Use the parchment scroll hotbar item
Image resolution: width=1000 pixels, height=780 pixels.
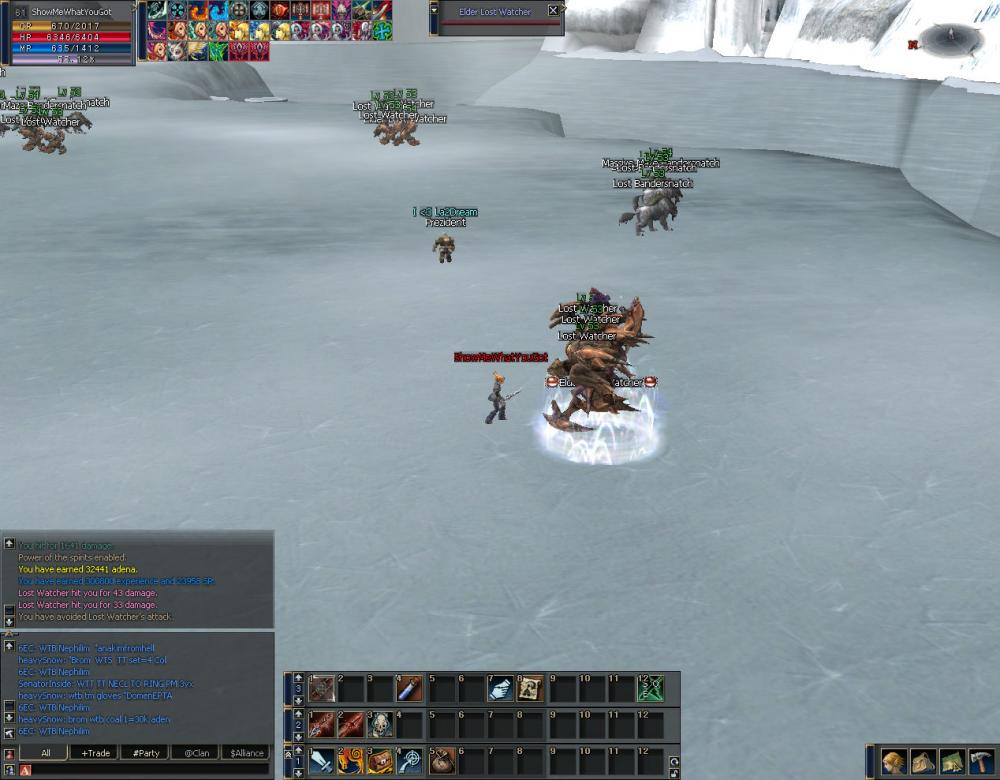click(531, 688)
